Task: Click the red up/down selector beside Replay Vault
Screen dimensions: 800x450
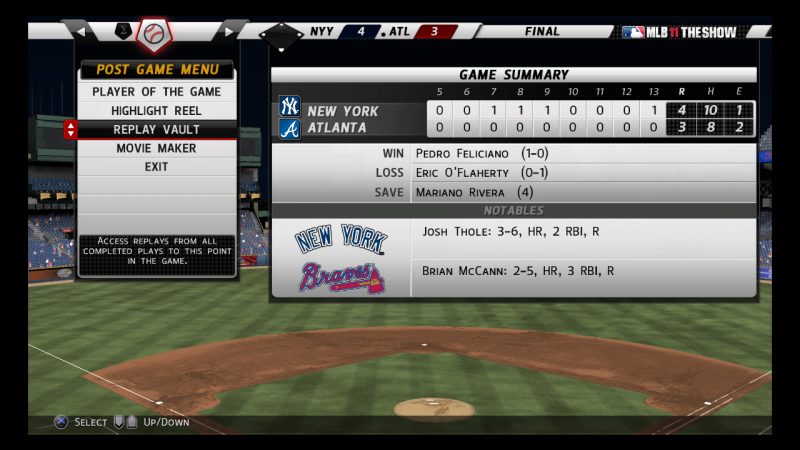Action: point(70,130)
